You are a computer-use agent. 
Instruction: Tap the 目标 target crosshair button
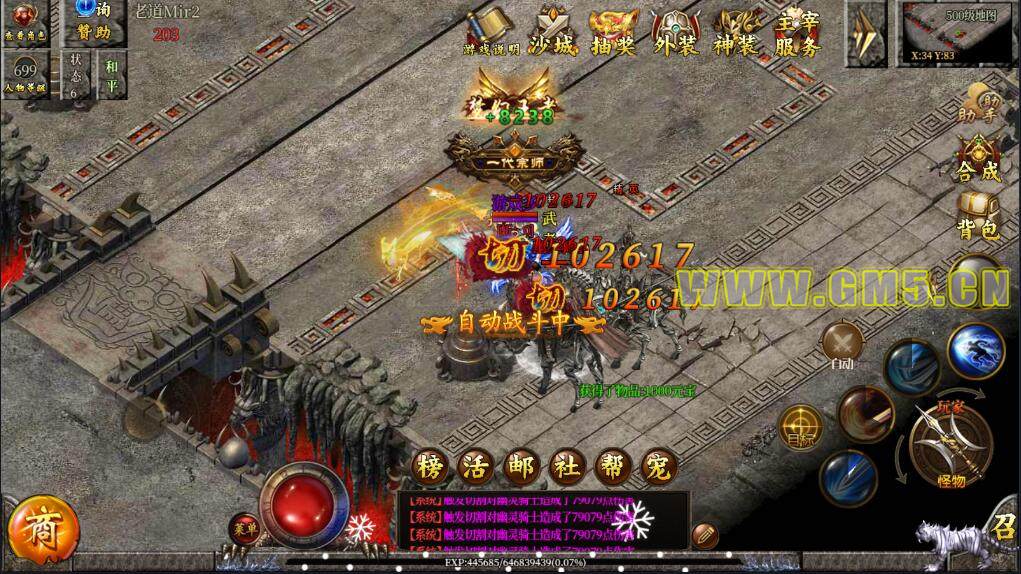tap(801, 425)
